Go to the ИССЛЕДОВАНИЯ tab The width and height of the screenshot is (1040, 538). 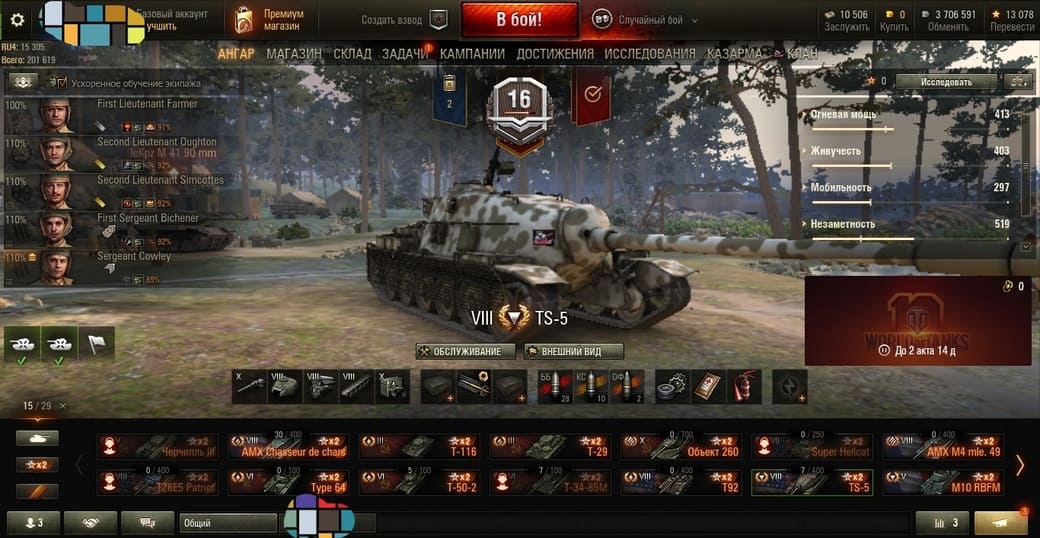click(649, 53)
